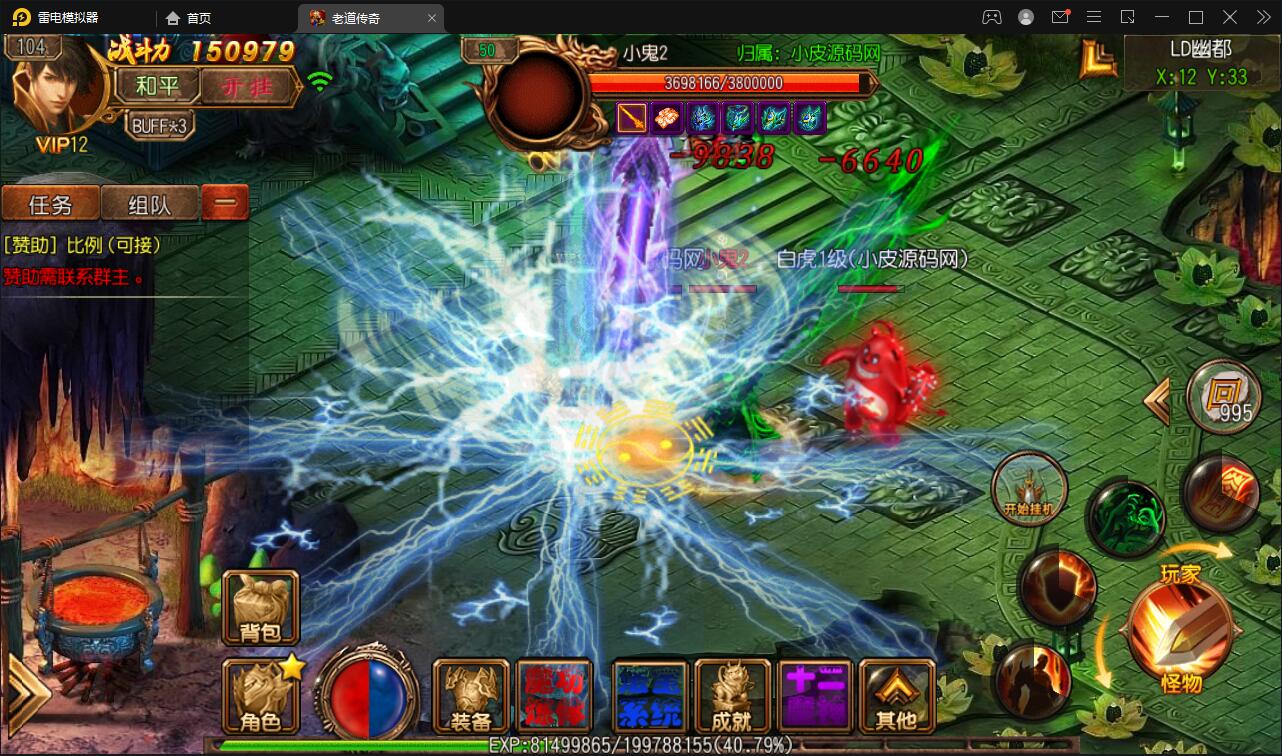Open the 角色 character panel
Viewport: 1282px width, 756px height.
tap(260, 695)
